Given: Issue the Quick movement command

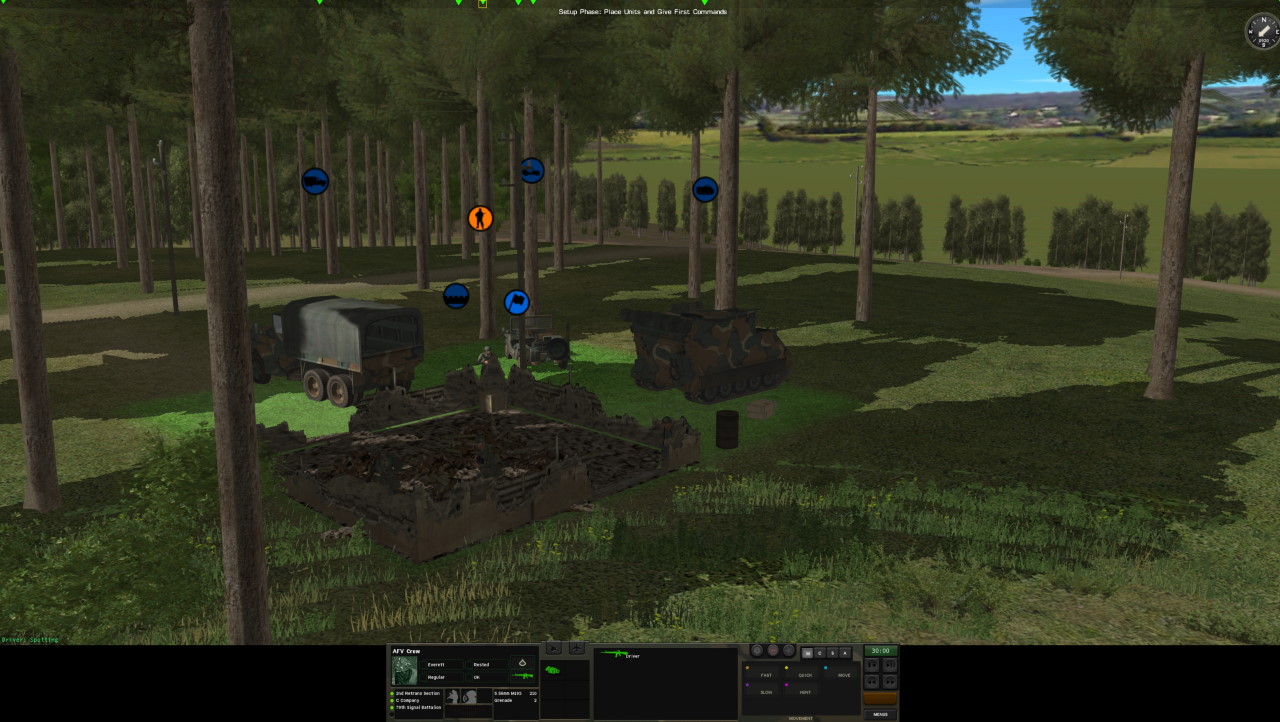Looking at the screenshot, I should click(x=805, y=675).
